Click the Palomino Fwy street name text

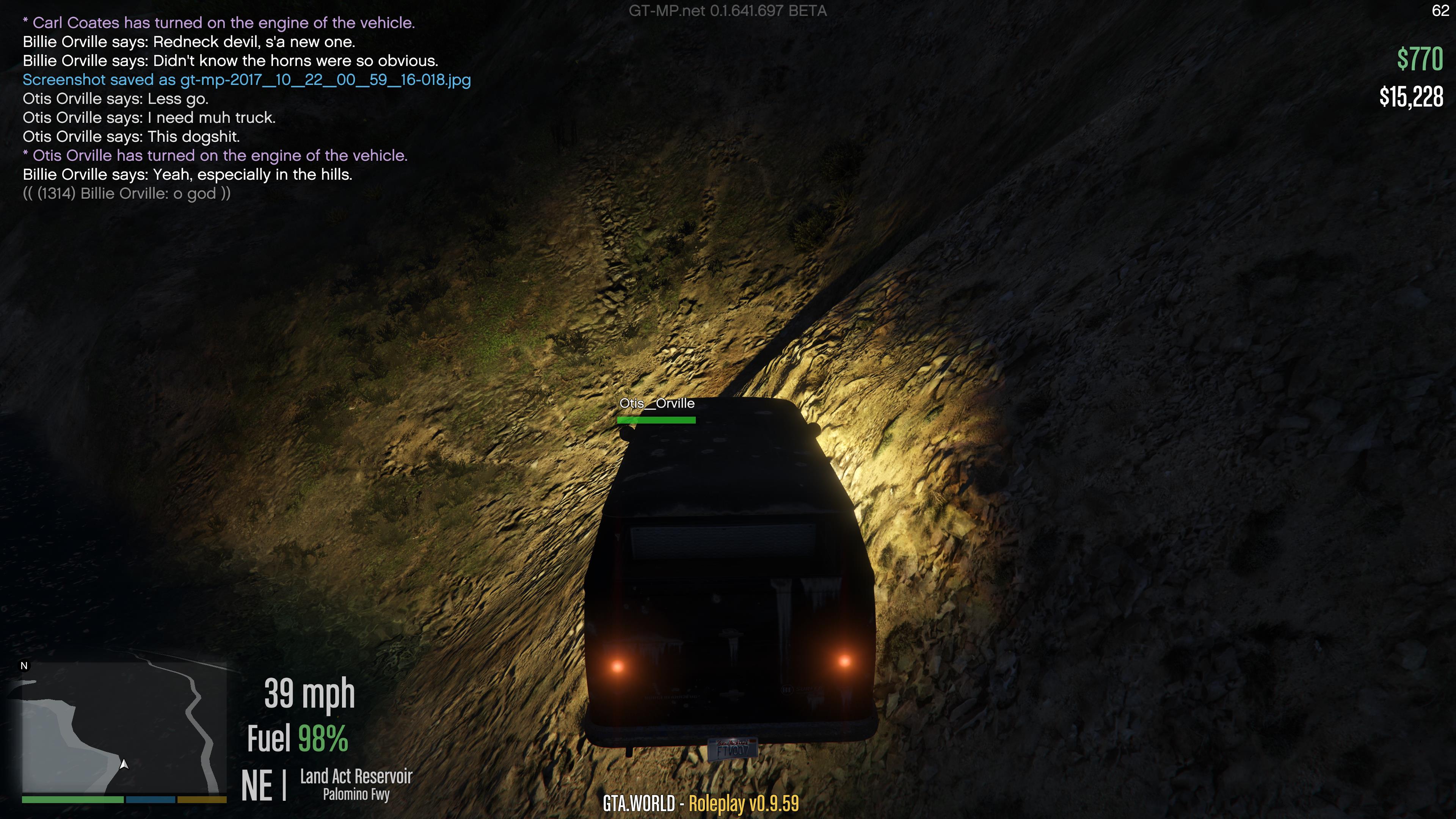(356, 795)
